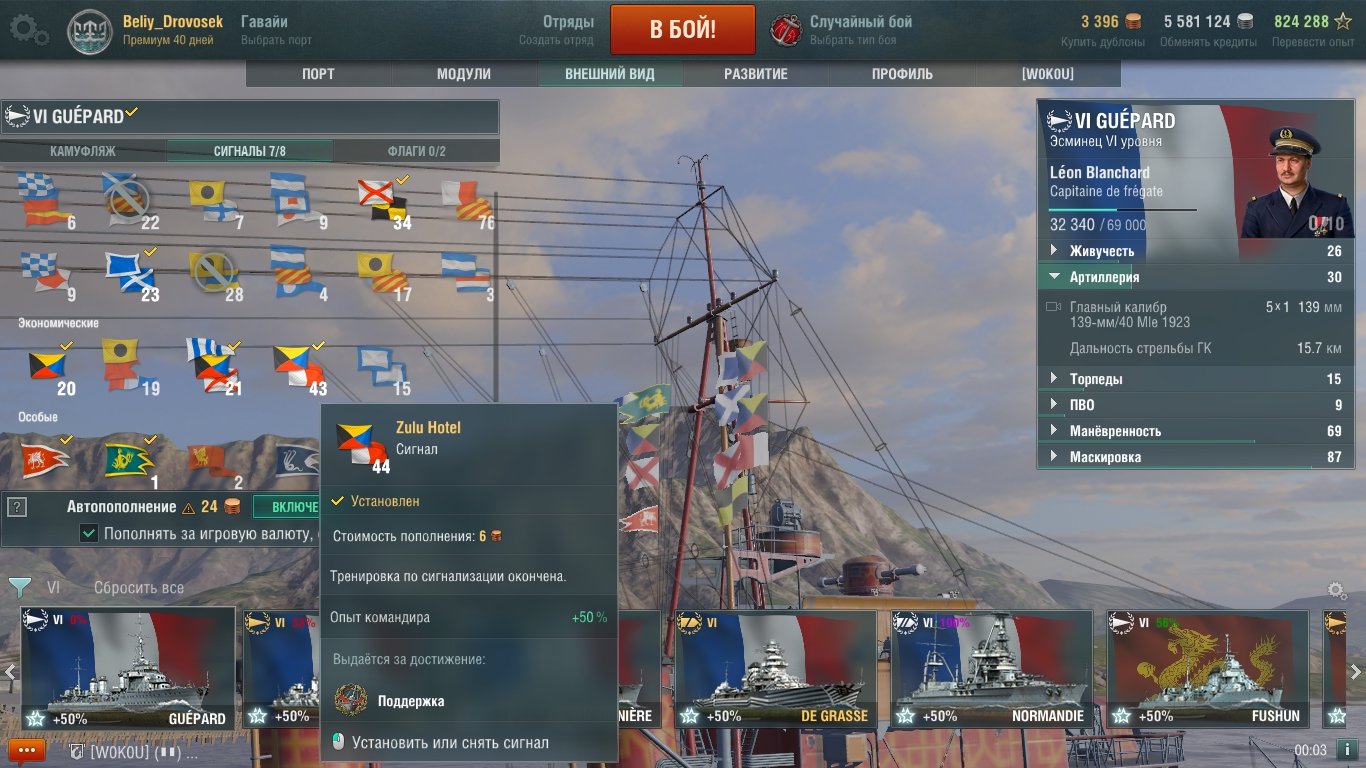Go to the РАЗВИТИЕ tab
The height and width of the screenshot is (768, 1366).
point(756,74)
